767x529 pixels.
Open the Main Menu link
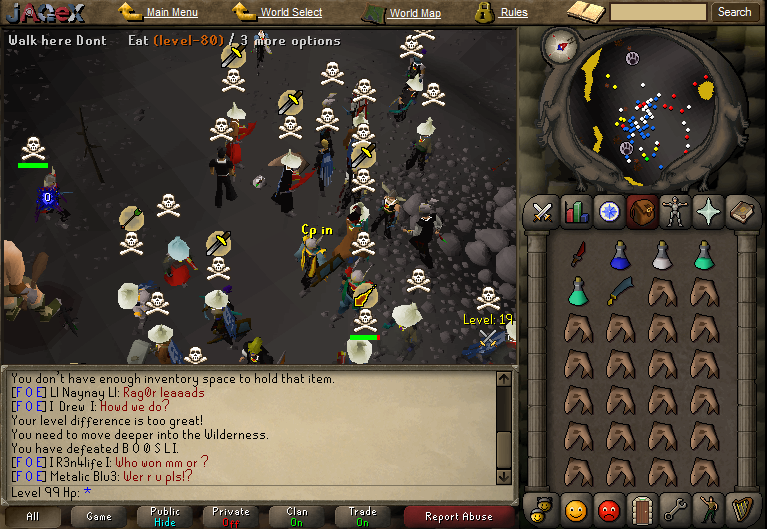[x=171, y=13]
